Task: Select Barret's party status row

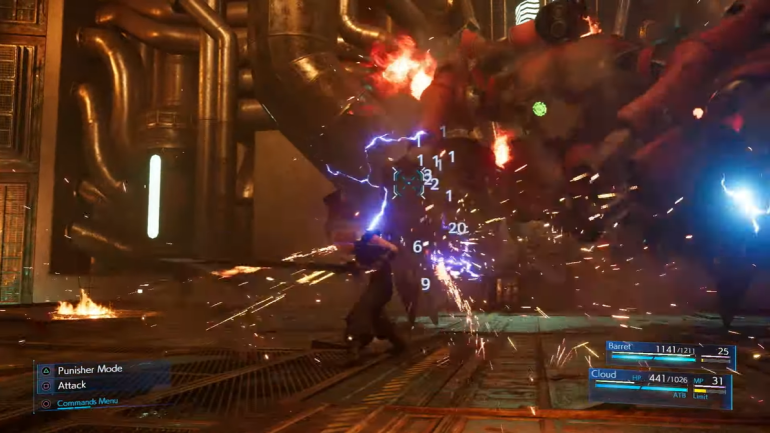Action: click(668, 353)
